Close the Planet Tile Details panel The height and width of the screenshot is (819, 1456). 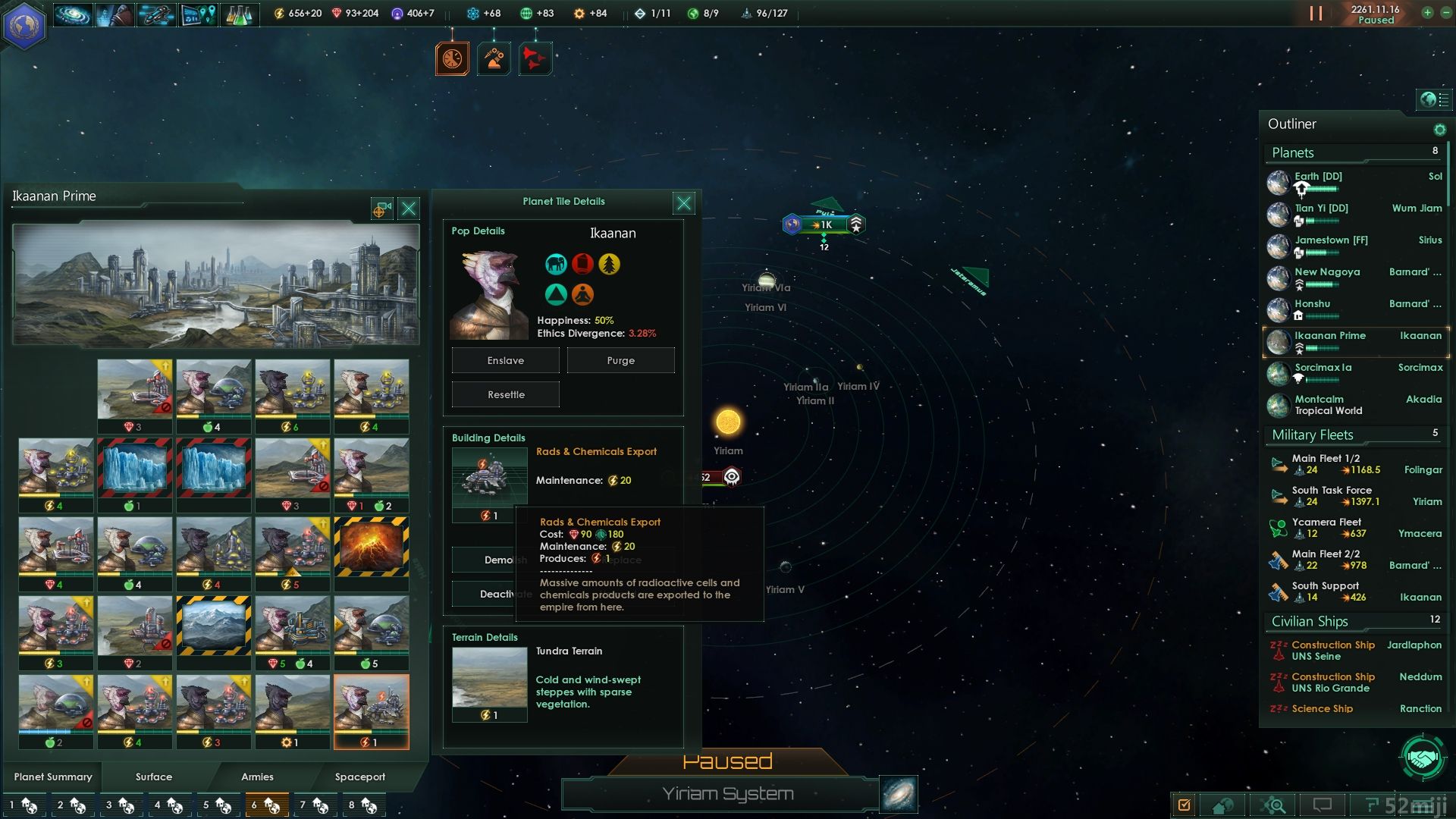click(683, 202)
